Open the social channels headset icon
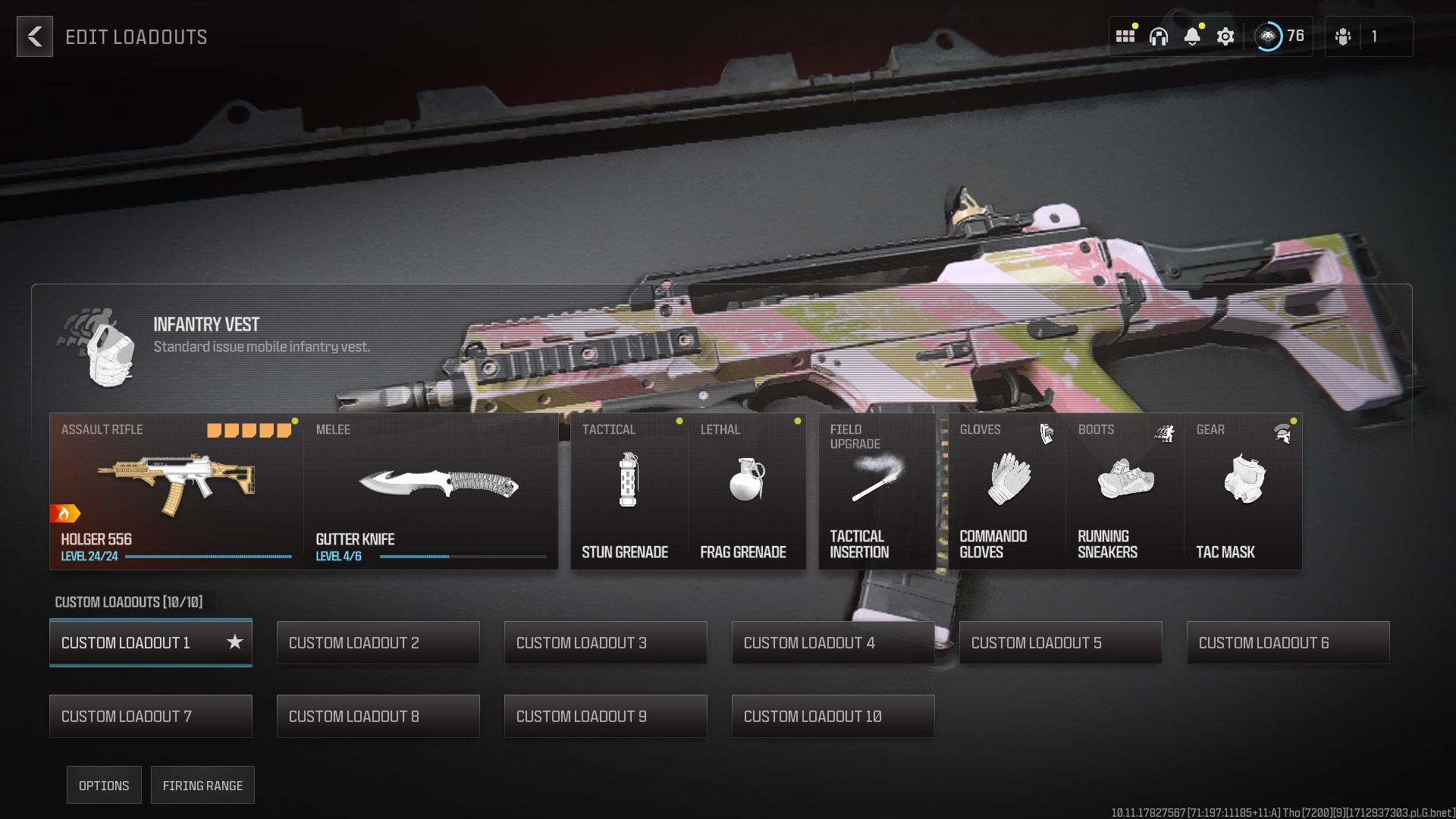The image size is (1456, 819). tap(1159, 36)
